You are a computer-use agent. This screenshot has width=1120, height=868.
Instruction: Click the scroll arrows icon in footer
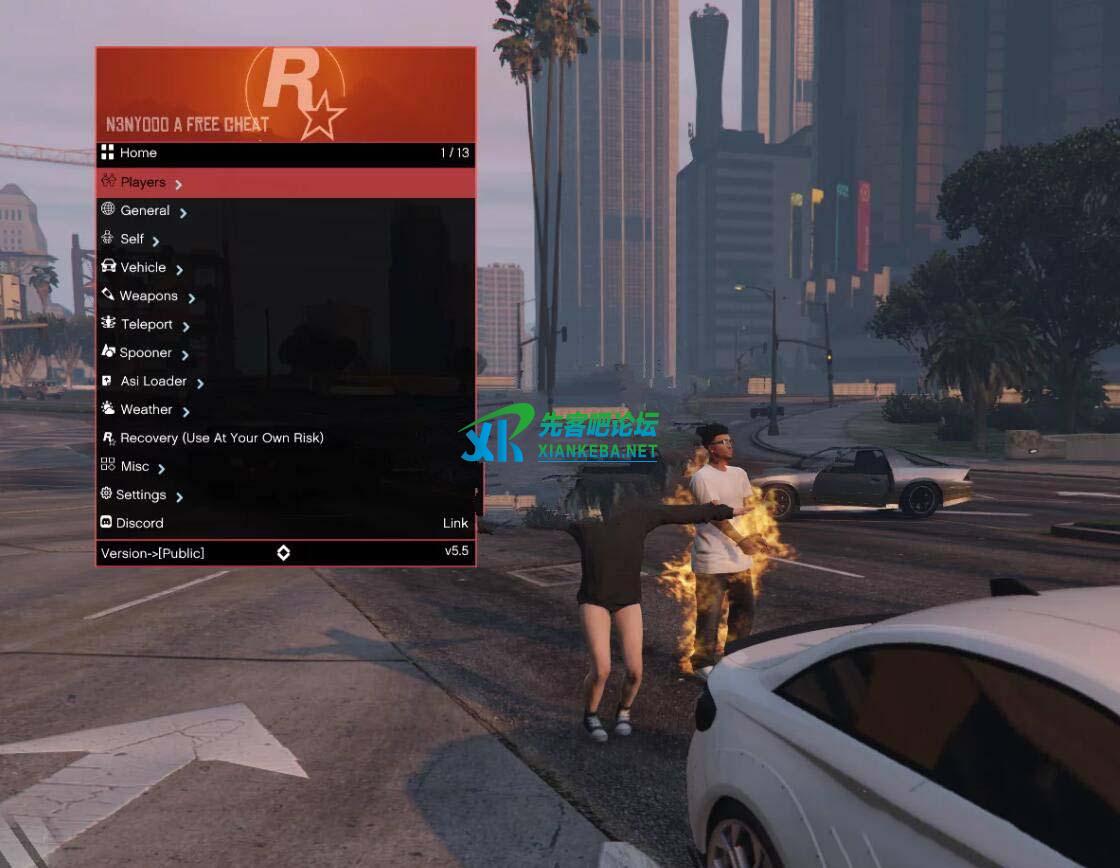284,553
